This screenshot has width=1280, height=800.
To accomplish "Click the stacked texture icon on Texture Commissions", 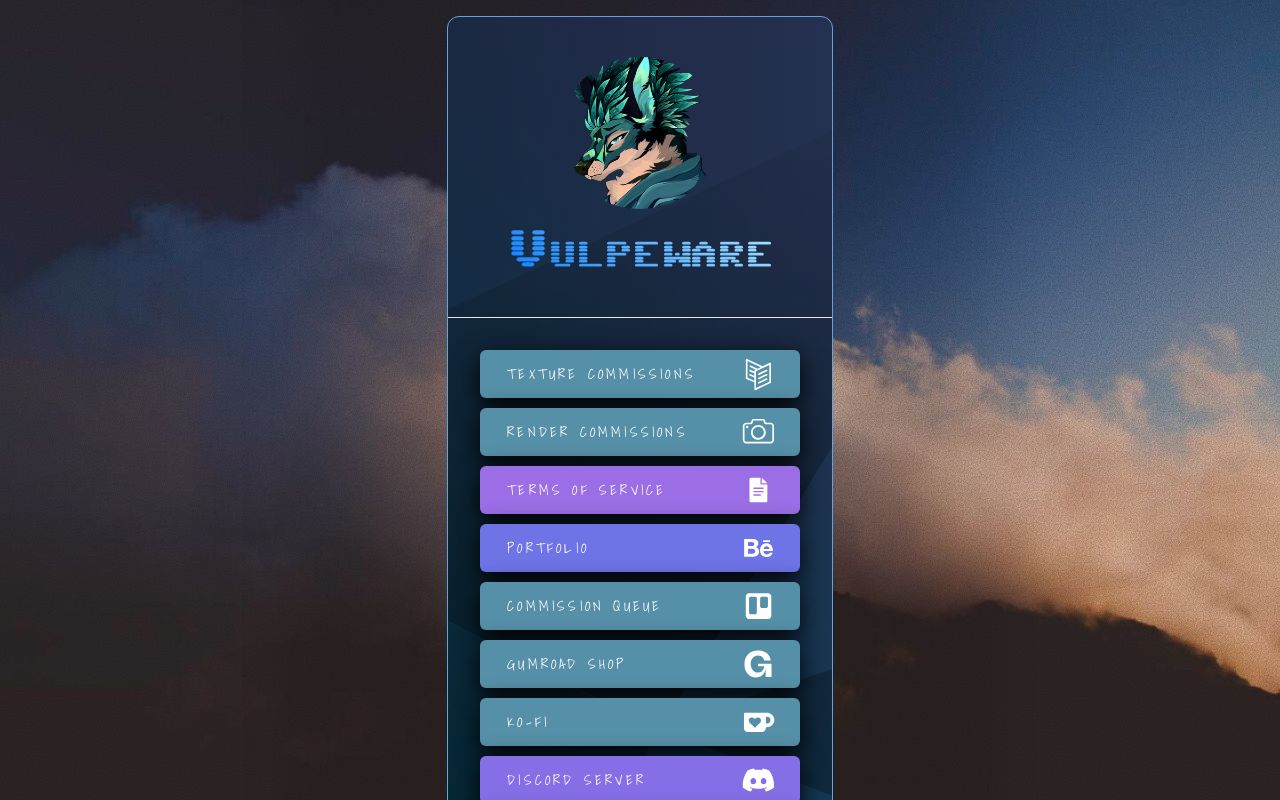I will click(x=759, y=374).
